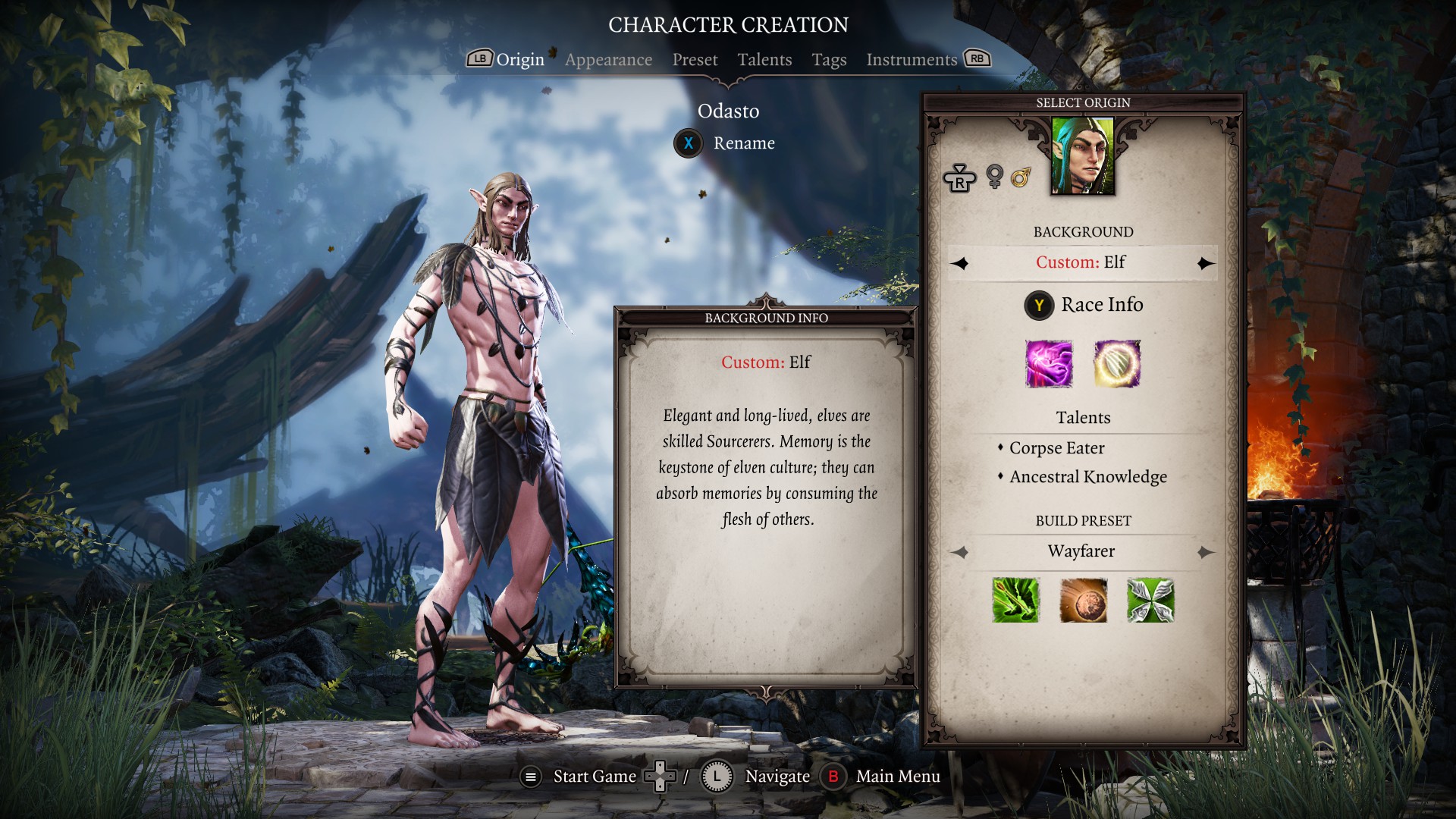Viewport: 1456px width, 819px height.
Task: Open the Appearance tab
Action: (608, 59)
